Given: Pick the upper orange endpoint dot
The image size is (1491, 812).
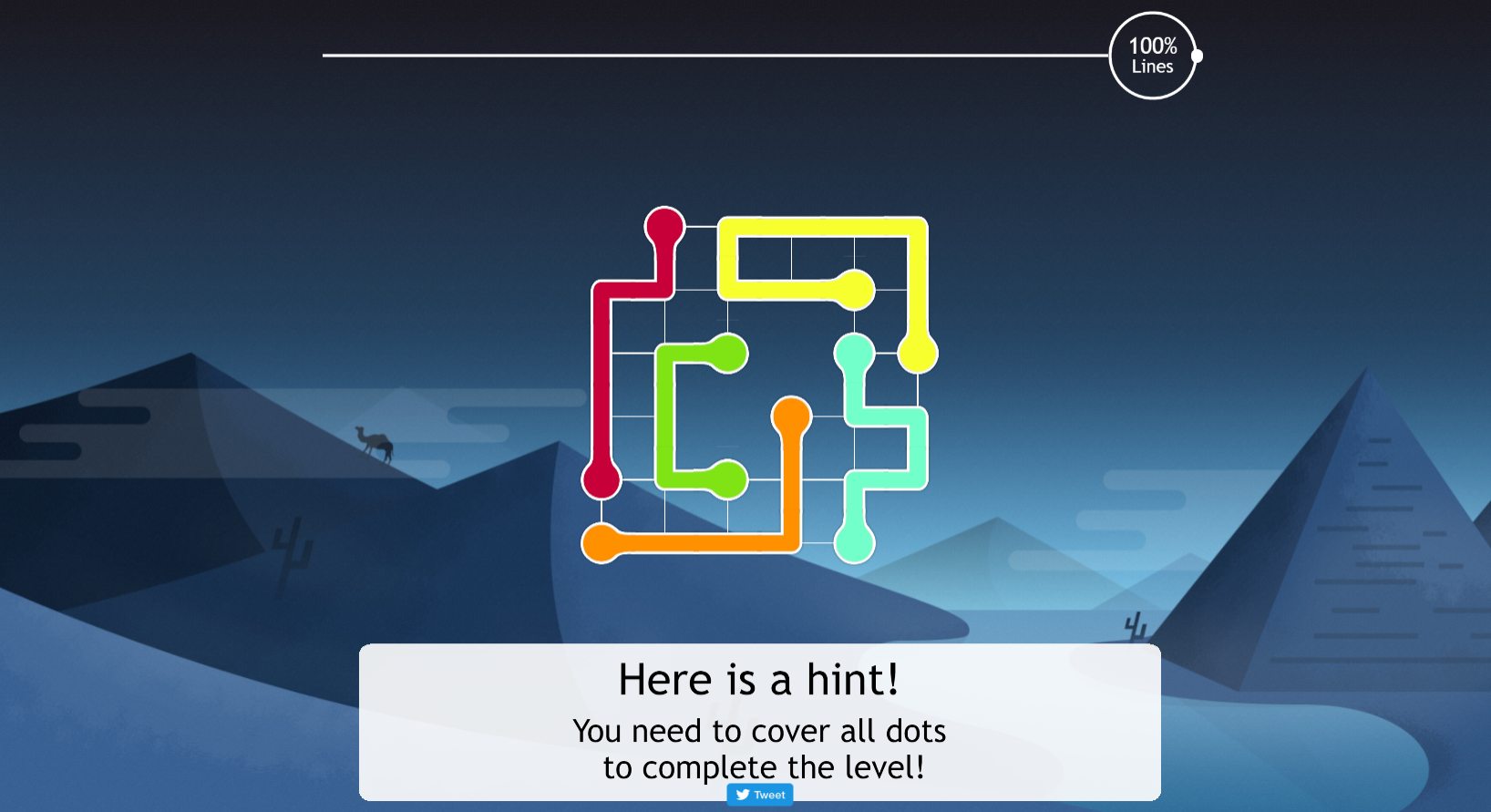Looking at the screenshot, I should [791, 416].
